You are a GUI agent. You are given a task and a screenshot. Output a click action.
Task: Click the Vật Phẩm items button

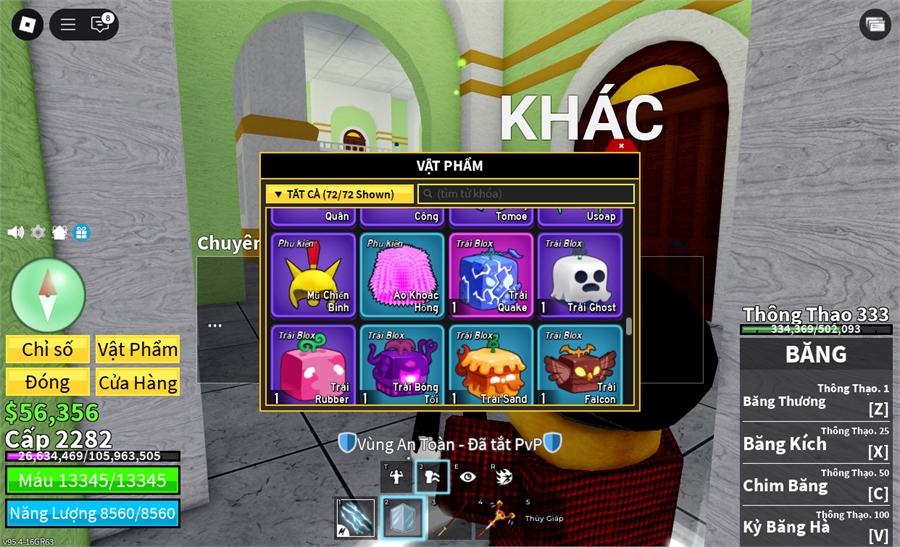tap(138, 349)
